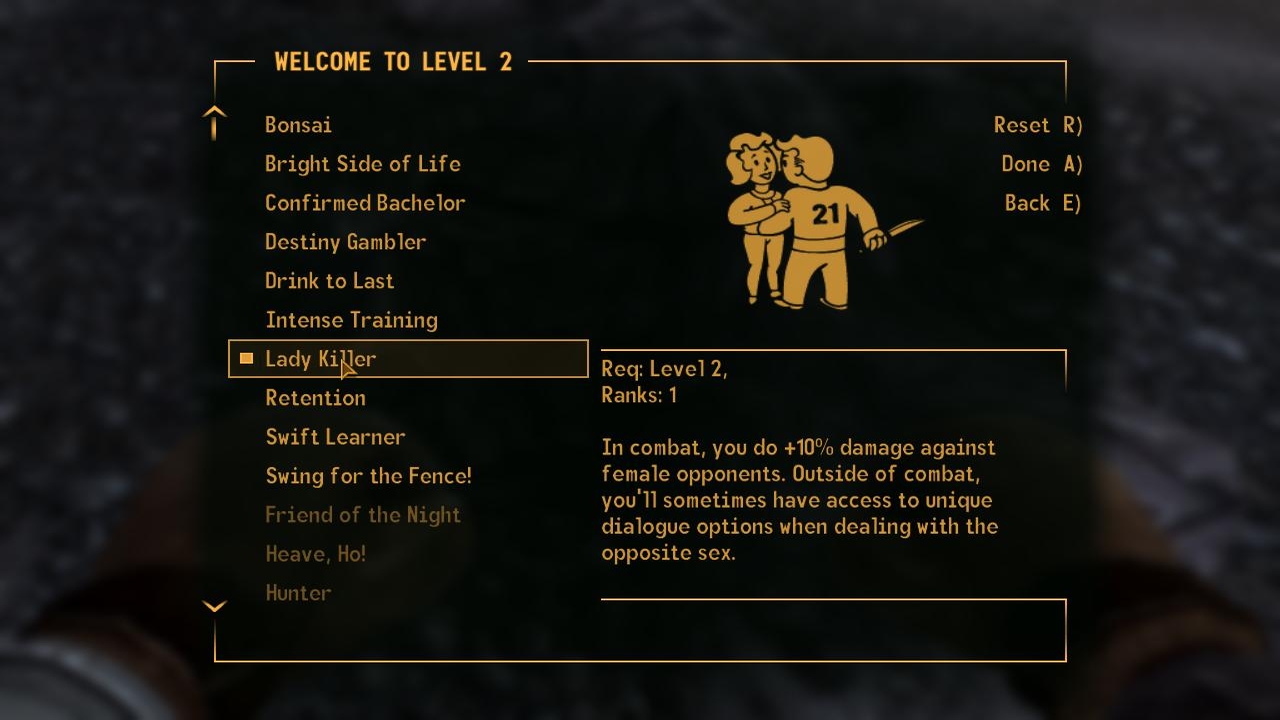
Task: Click the locked Hunter perk
Action: click(x=298, y=592)
